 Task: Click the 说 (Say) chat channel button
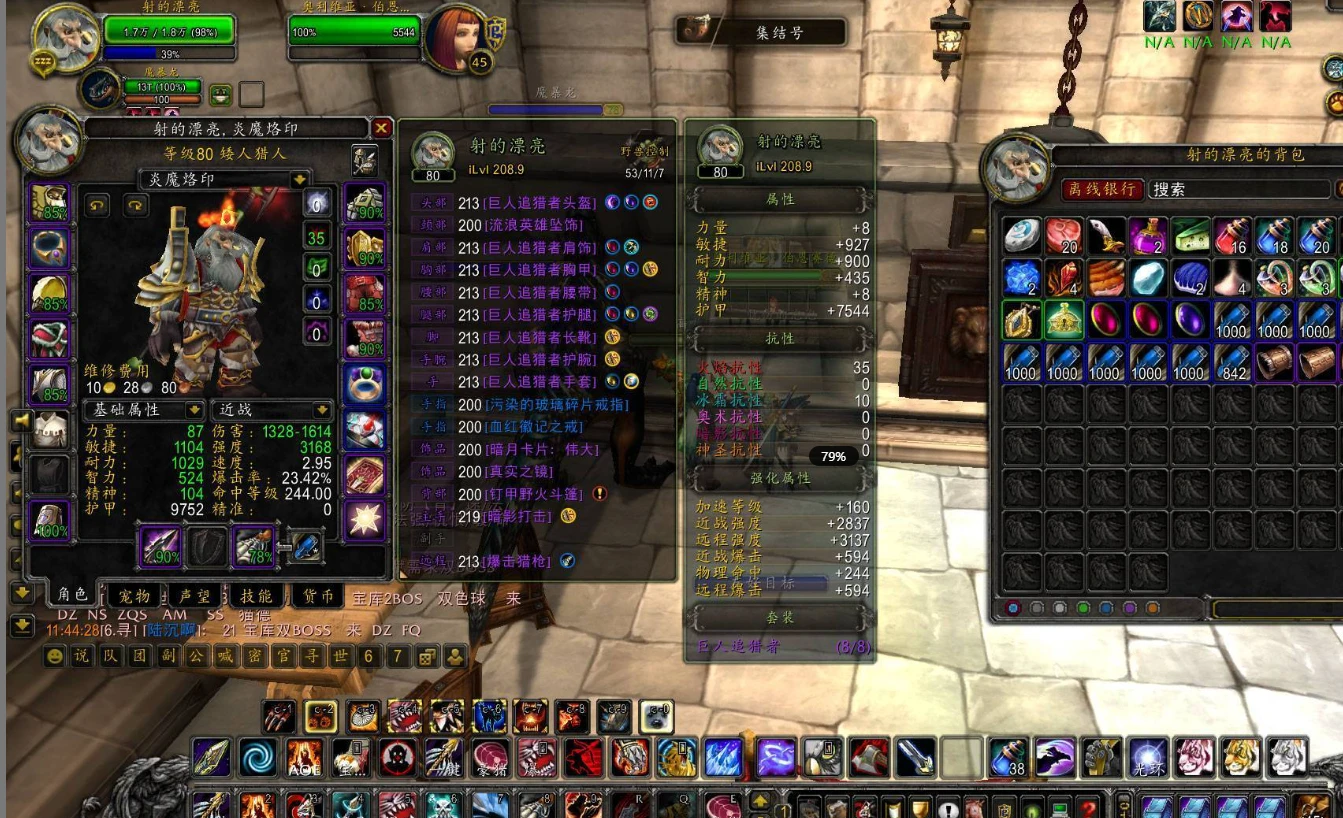pos(82,656)
